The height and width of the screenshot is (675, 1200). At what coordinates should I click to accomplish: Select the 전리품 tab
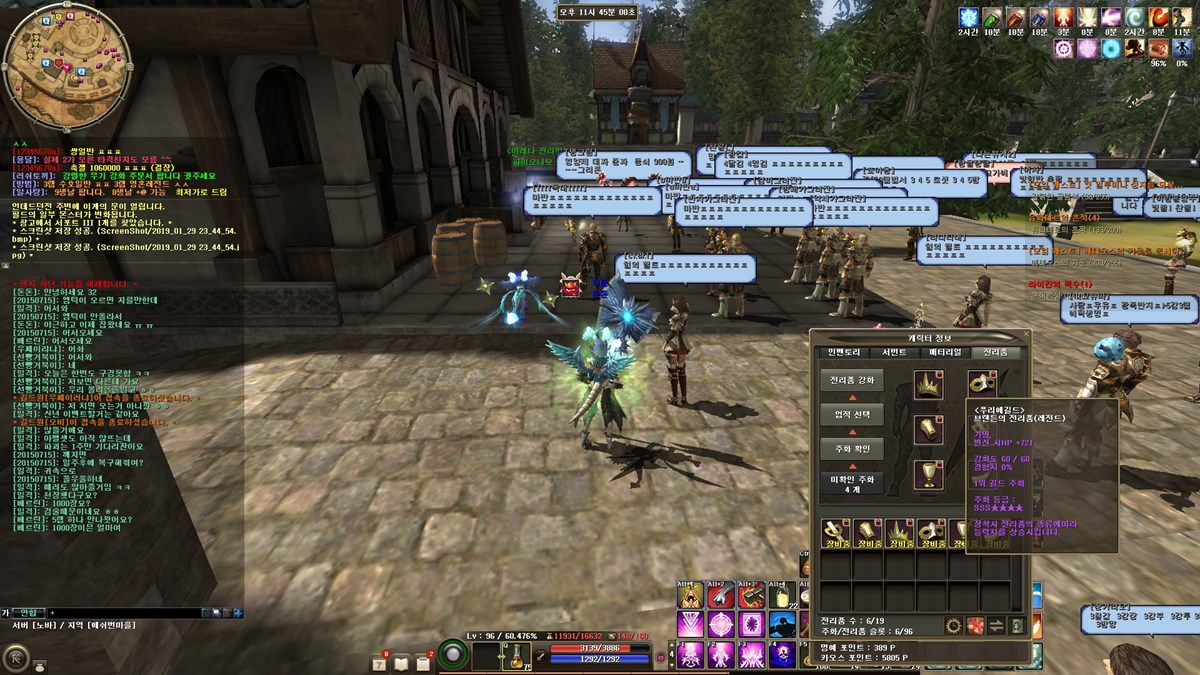click(997, 352)
